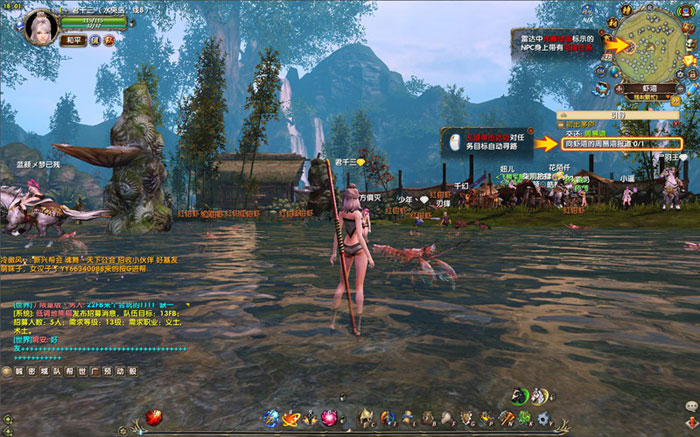
Task: Select the 队 team chat channel
Action: 56,371
